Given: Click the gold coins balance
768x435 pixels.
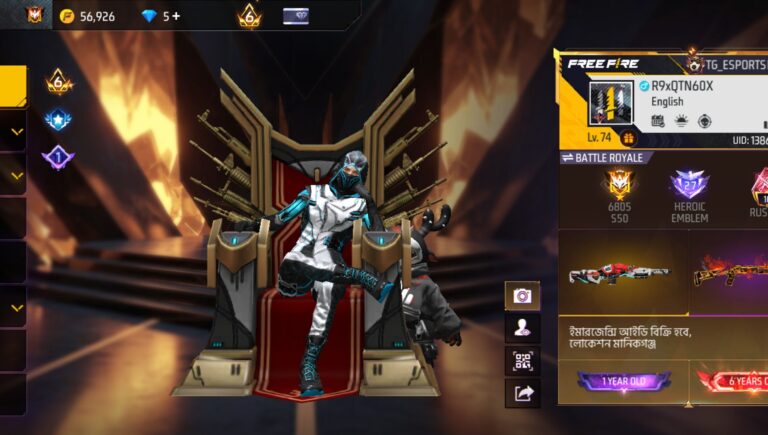Looking at the screenshot, I should tap(87, 16).
